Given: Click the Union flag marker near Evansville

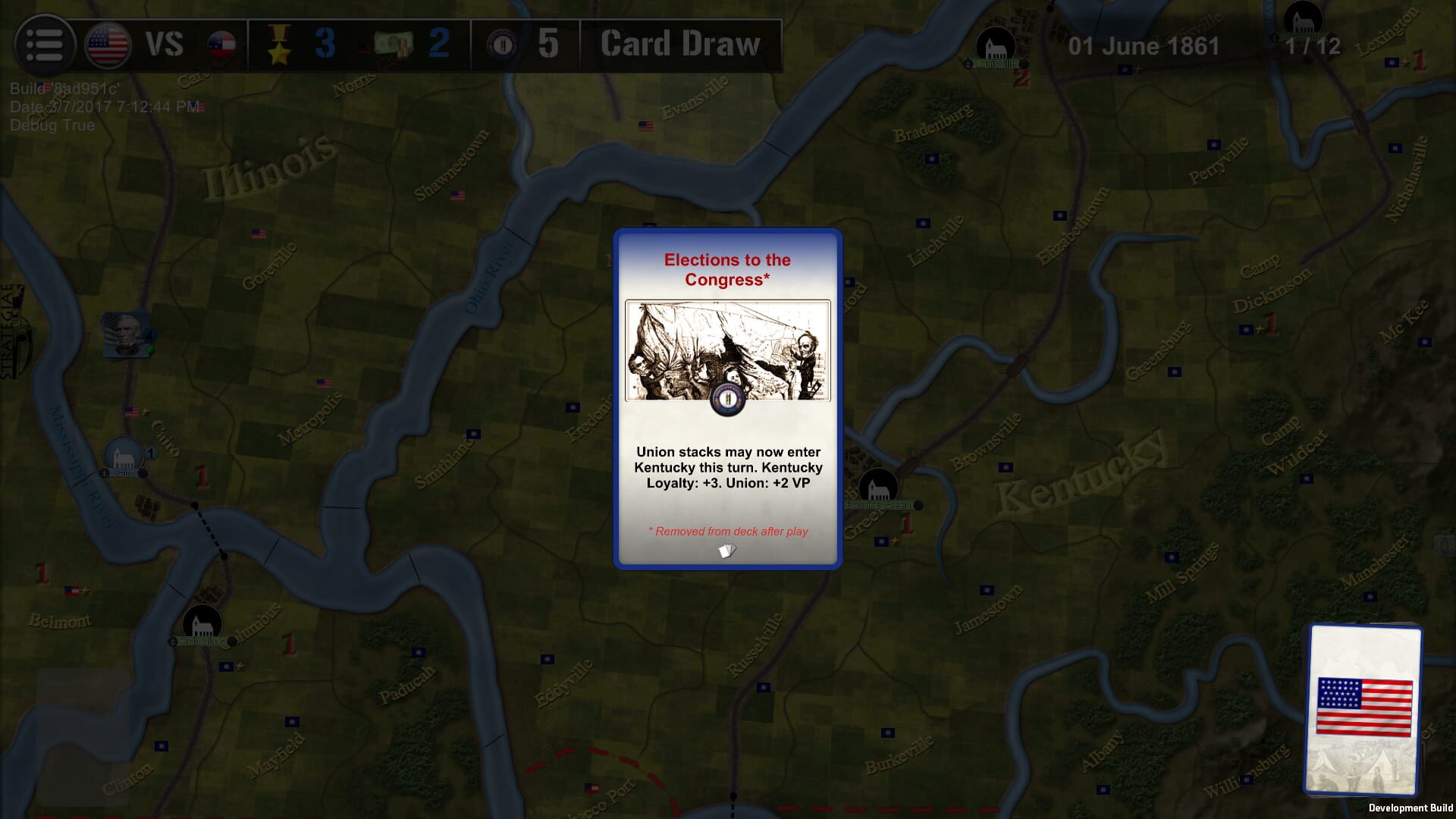Looking at the screenshot, I should [646, 125].
